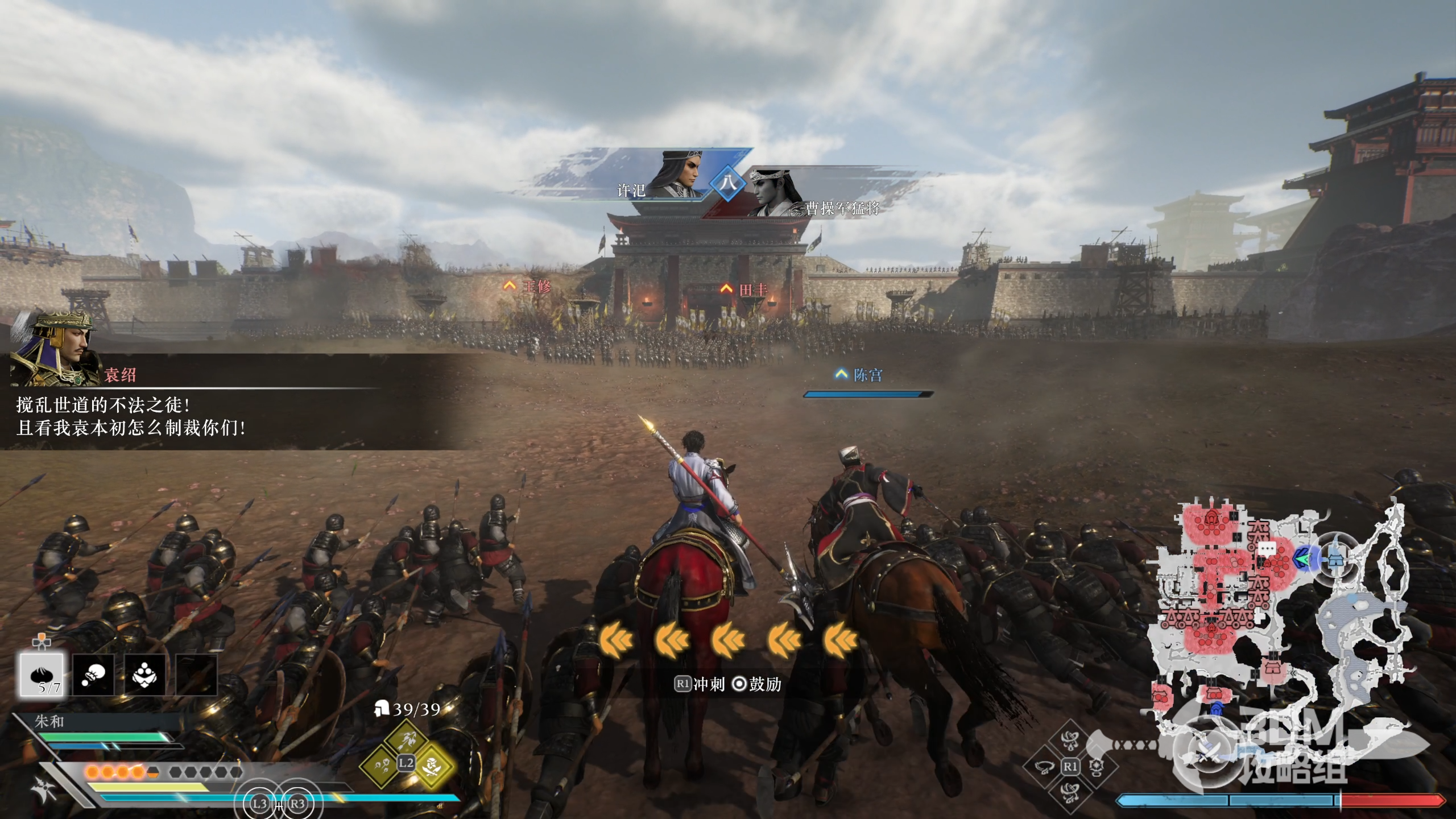
Task: Select the sun-emblem battle art diamond
Action: pyautogui.click(x=1096, y=767)
